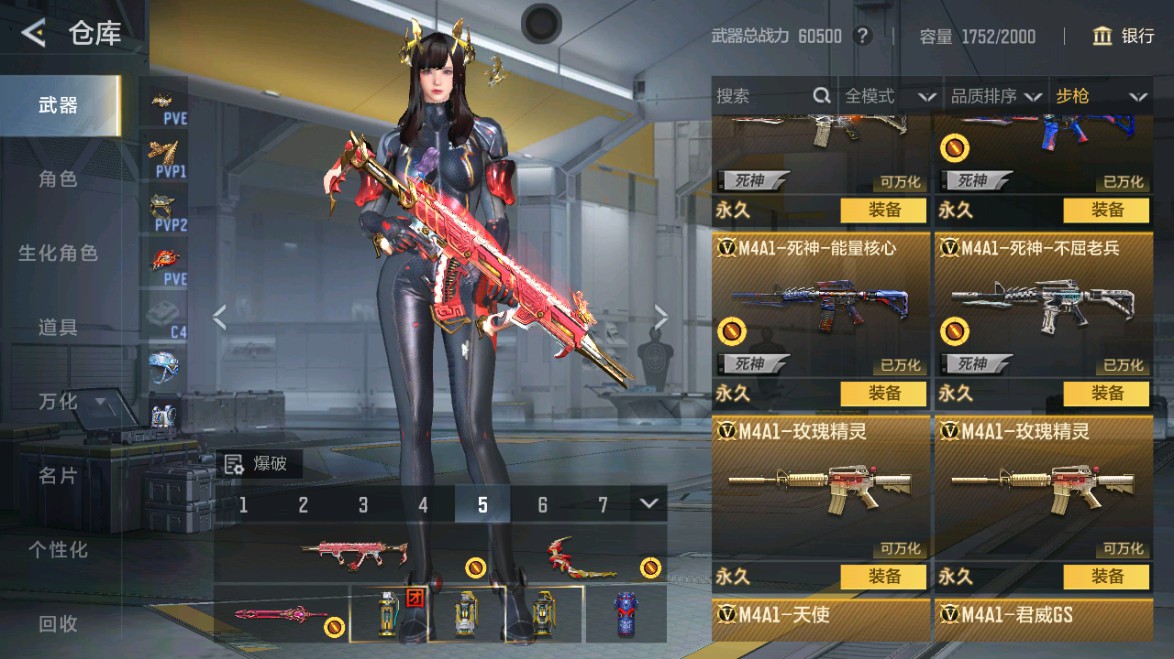This screenshot has height=659, width=1174.
Task: Switch to the 角色 tab
Action: pos(58,179)
